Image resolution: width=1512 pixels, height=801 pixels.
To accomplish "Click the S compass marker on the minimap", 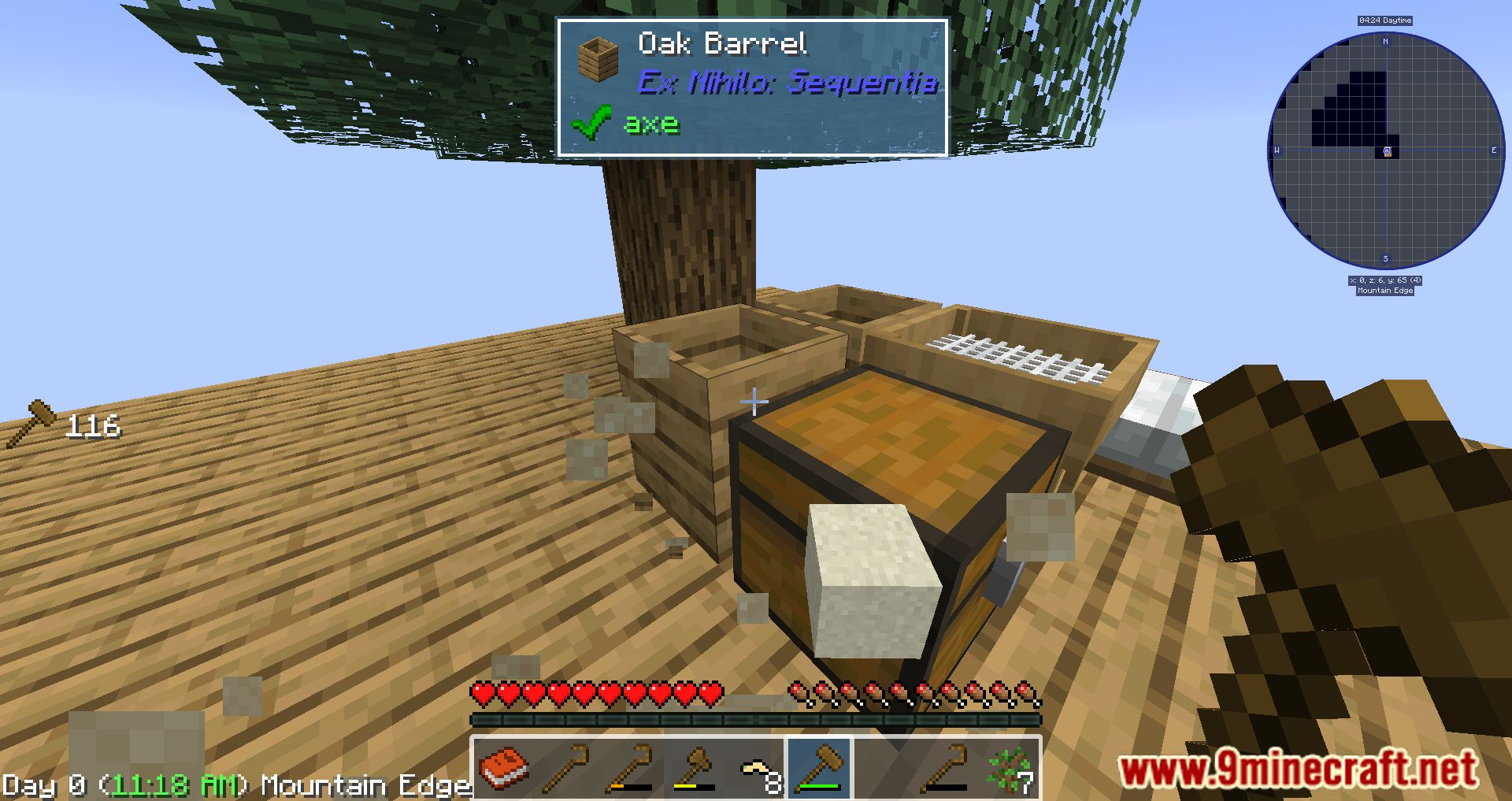I will (1385, 258).
